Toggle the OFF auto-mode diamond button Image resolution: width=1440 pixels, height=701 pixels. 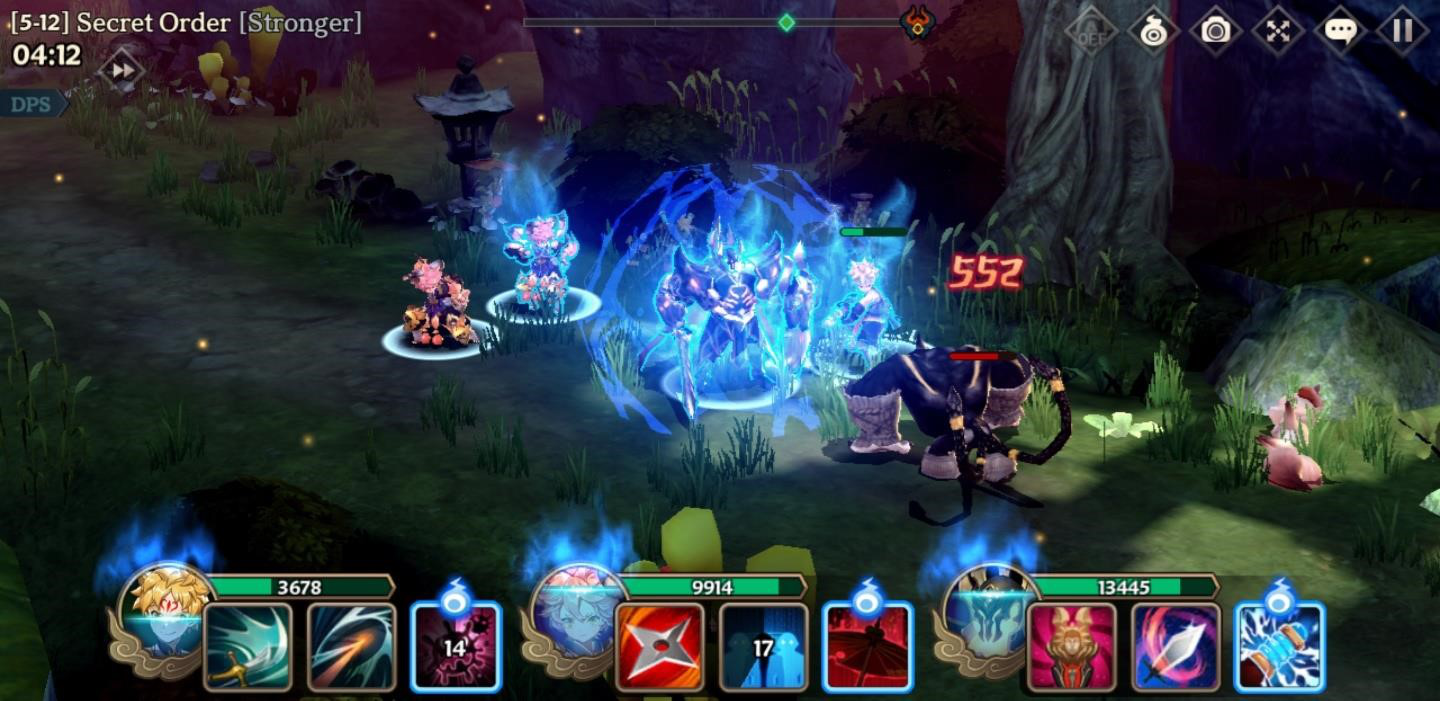tap(1090, 31)
